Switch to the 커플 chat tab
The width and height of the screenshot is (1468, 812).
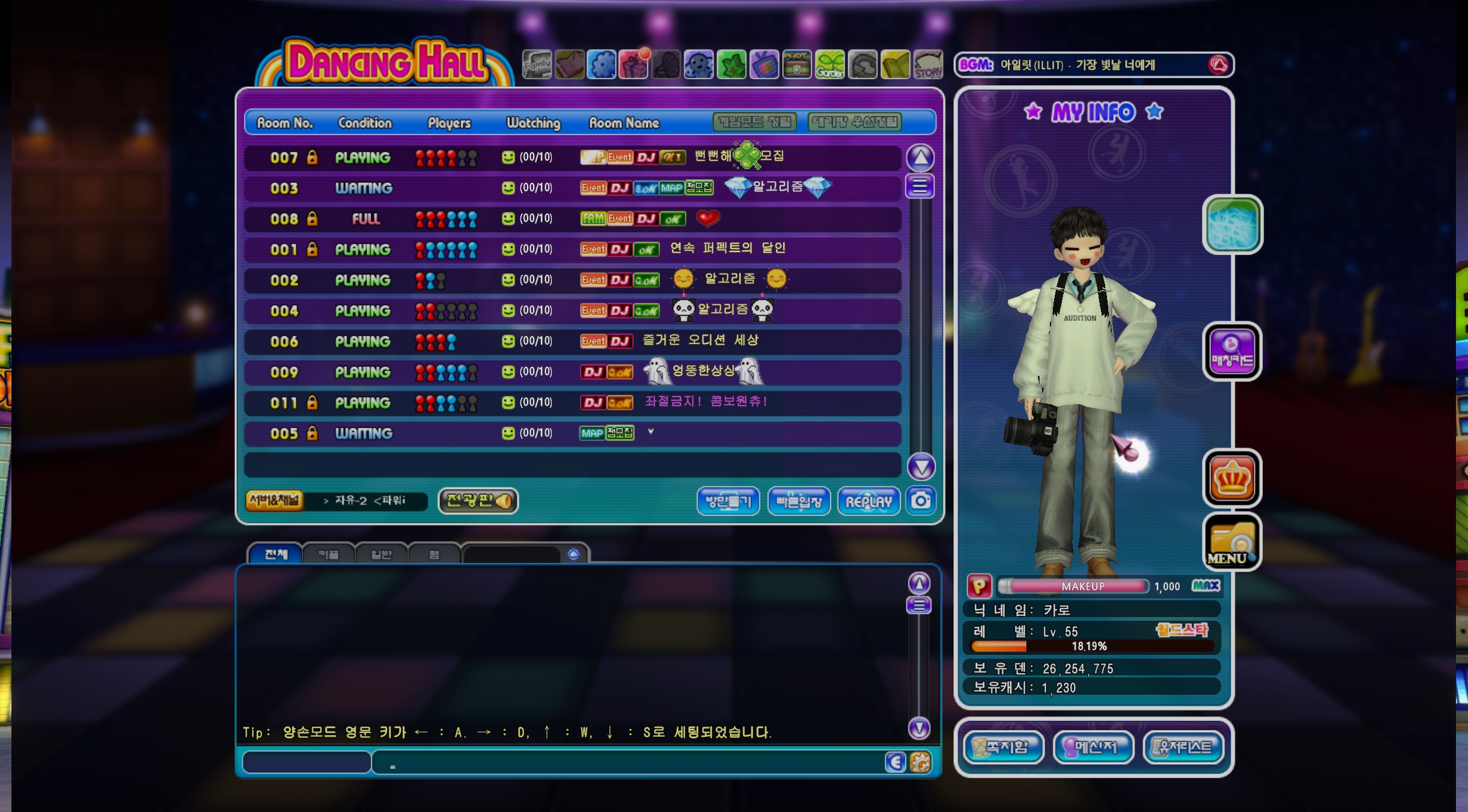328,554
